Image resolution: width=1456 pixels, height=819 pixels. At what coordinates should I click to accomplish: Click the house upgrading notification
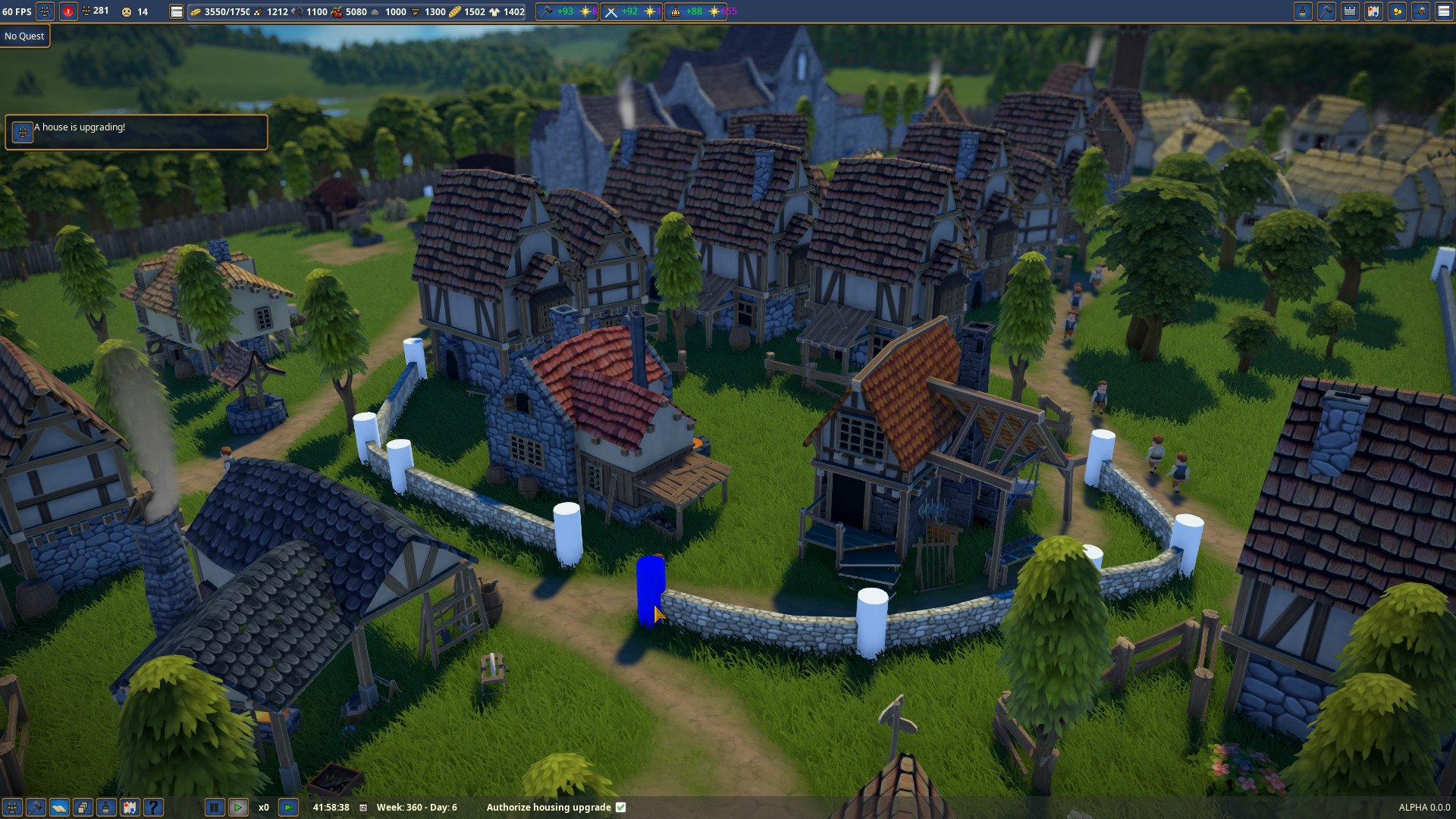(136, 132)
